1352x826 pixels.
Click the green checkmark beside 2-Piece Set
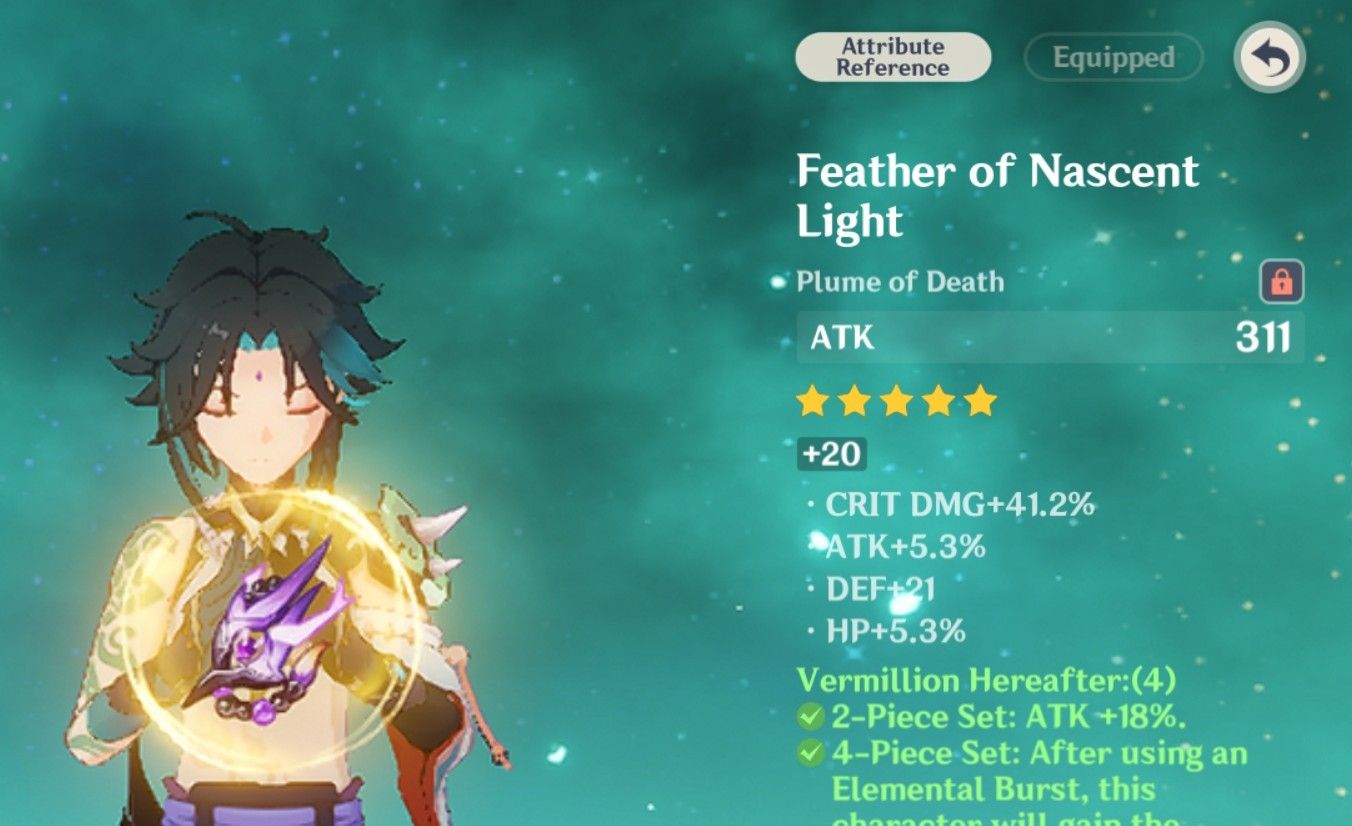pyautogui.click(x=810, y=716)
